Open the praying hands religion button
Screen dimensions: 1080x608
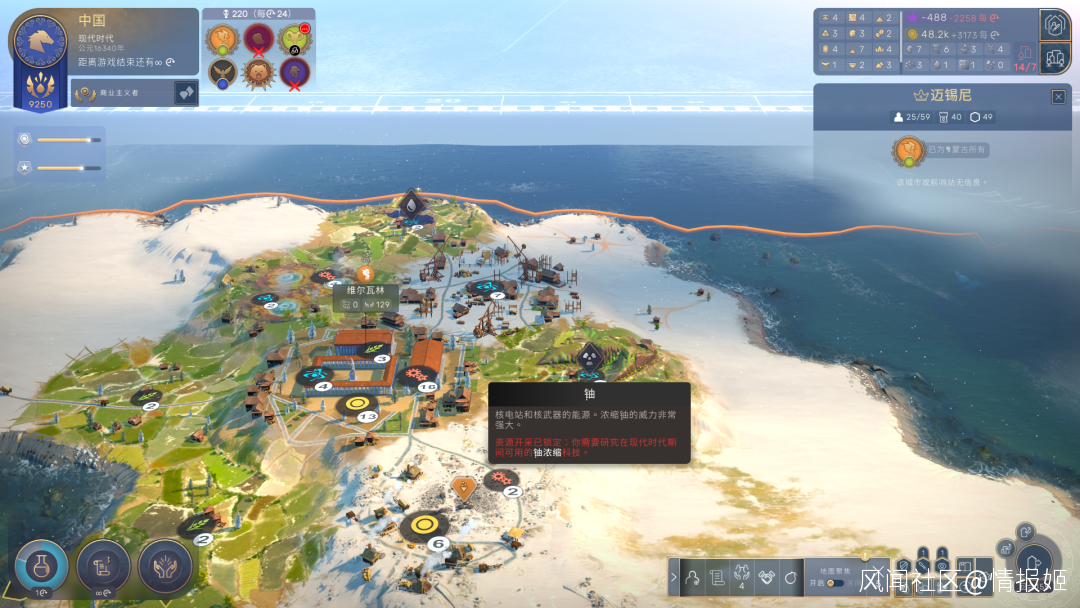165,565
